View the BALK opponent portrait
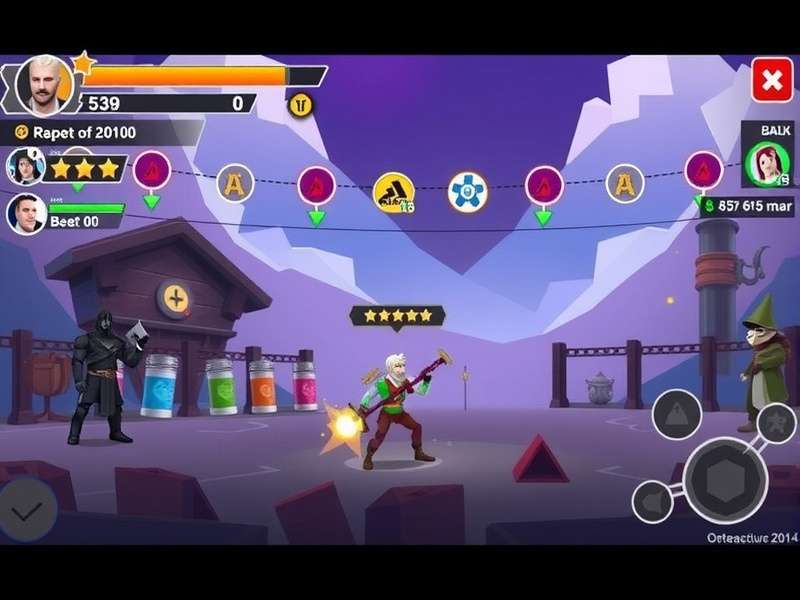Image resolution: width=800 pixels, height=600 pixels. [x=767, y=164]
